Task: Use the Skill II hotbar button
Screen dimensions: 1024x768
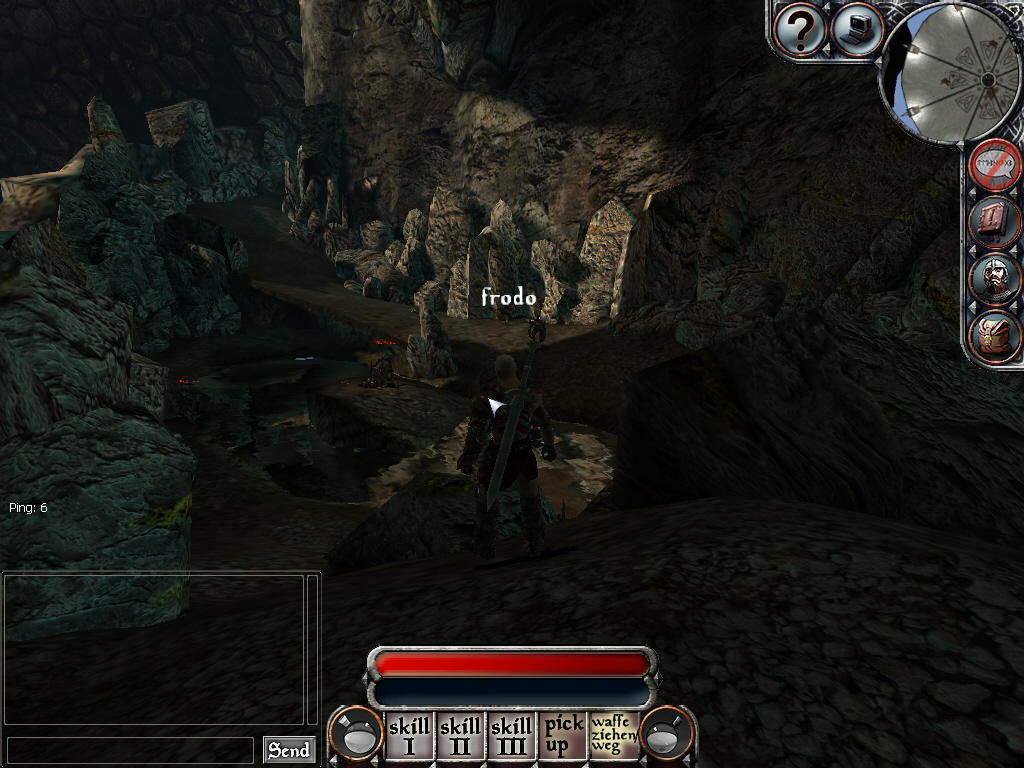Action: click(x=460, y=735)
